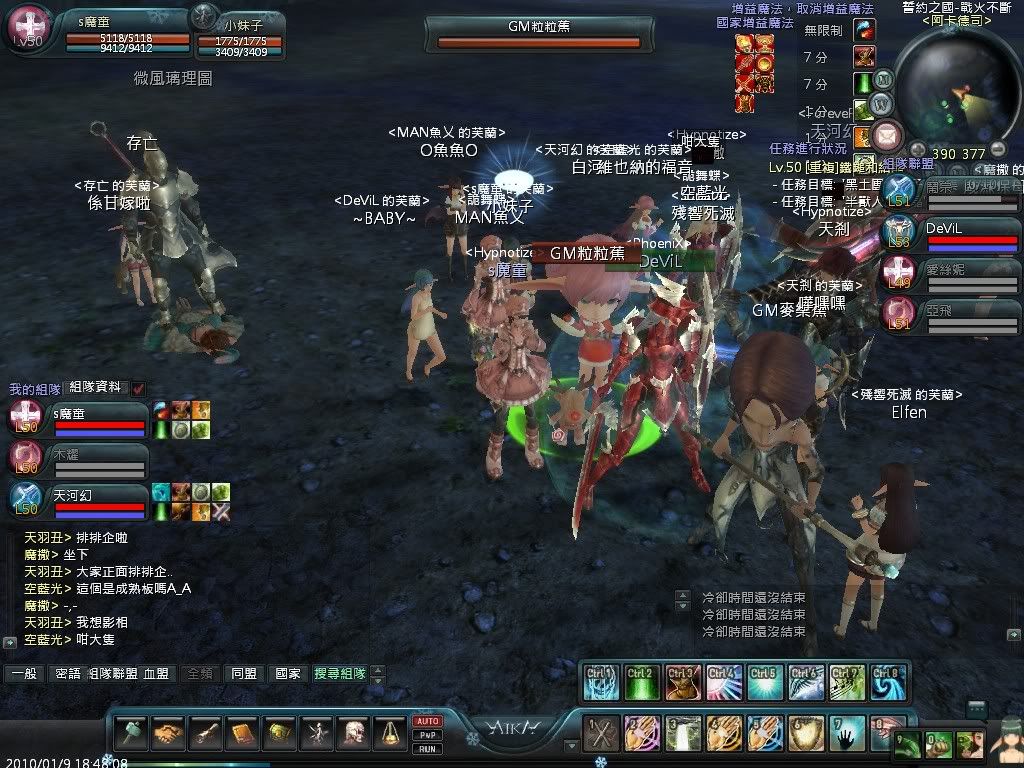The image size is (1024, 768).
Task: Open the orange book menu icon
Action: click(243, 734)
